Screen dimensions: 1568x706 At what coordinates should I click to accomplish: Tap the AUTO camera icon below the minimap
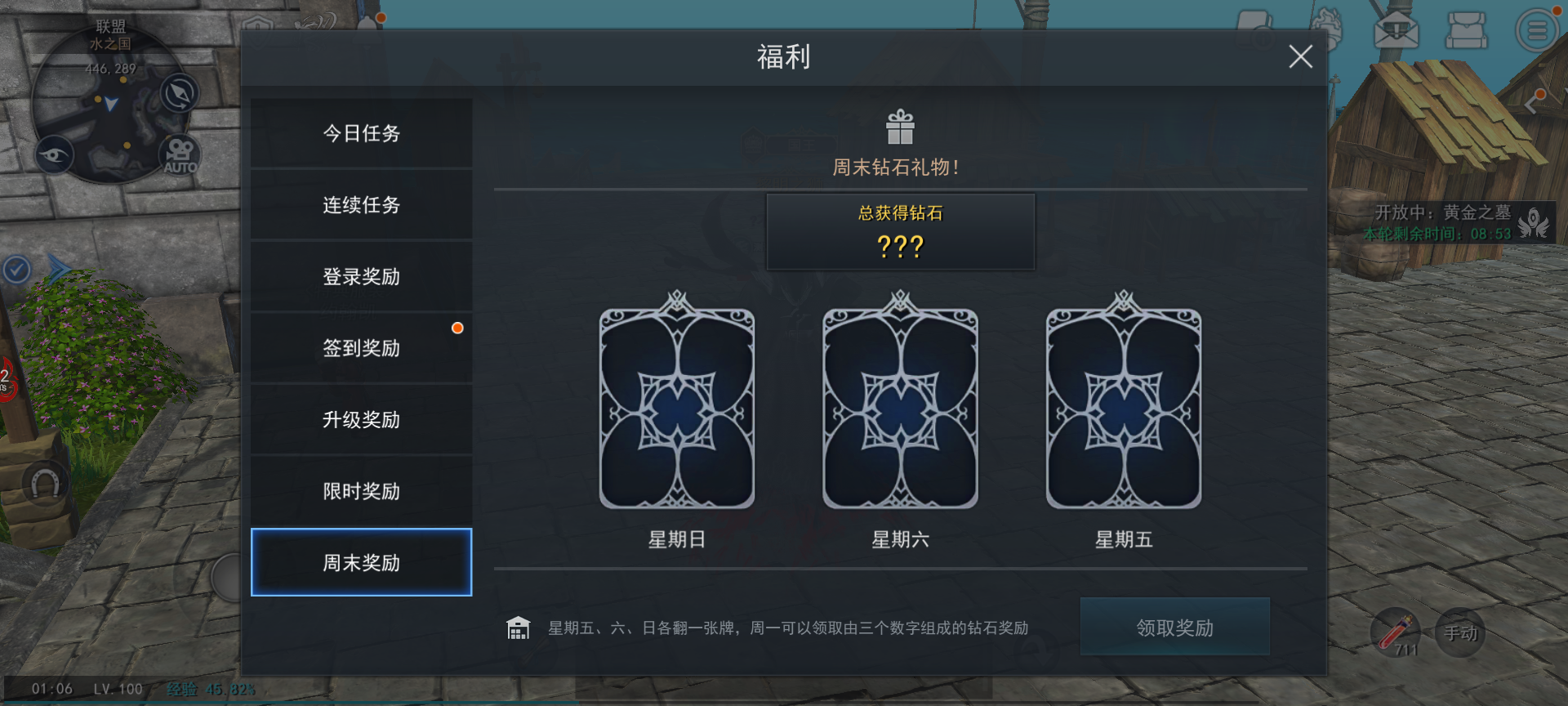coord(180,155)
